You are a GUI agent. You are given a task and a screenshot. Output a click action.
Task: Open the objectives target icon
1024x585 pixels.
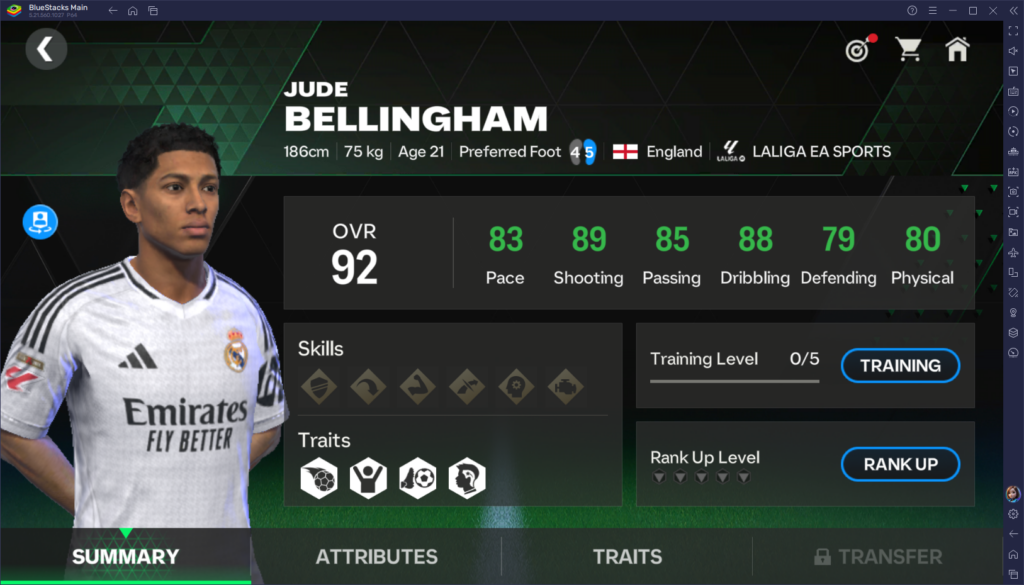pos(858,49)
